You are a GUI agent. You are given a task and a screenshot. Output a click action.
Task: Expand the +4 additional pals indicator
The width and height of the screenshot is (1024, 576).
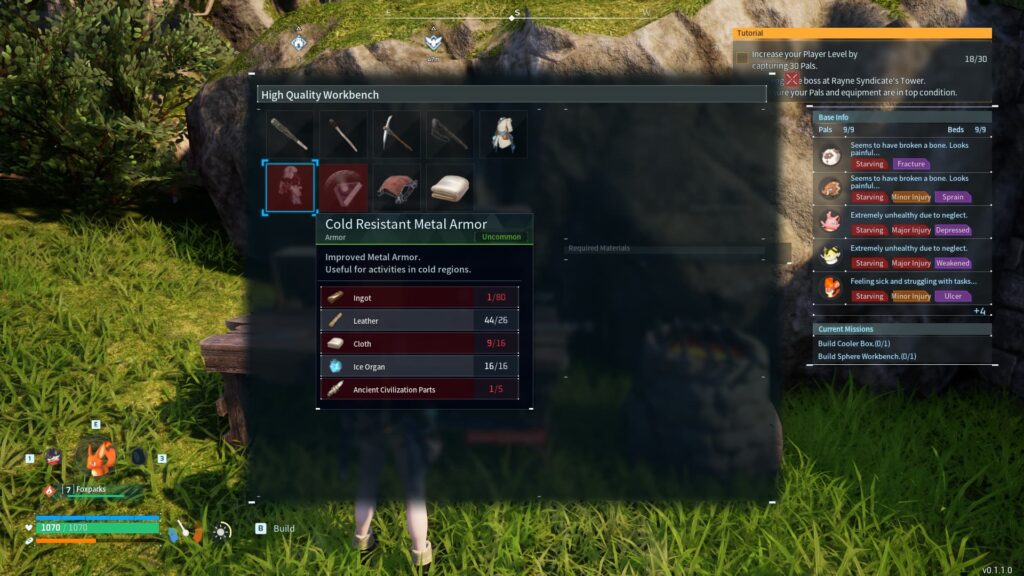click(979, 311)
